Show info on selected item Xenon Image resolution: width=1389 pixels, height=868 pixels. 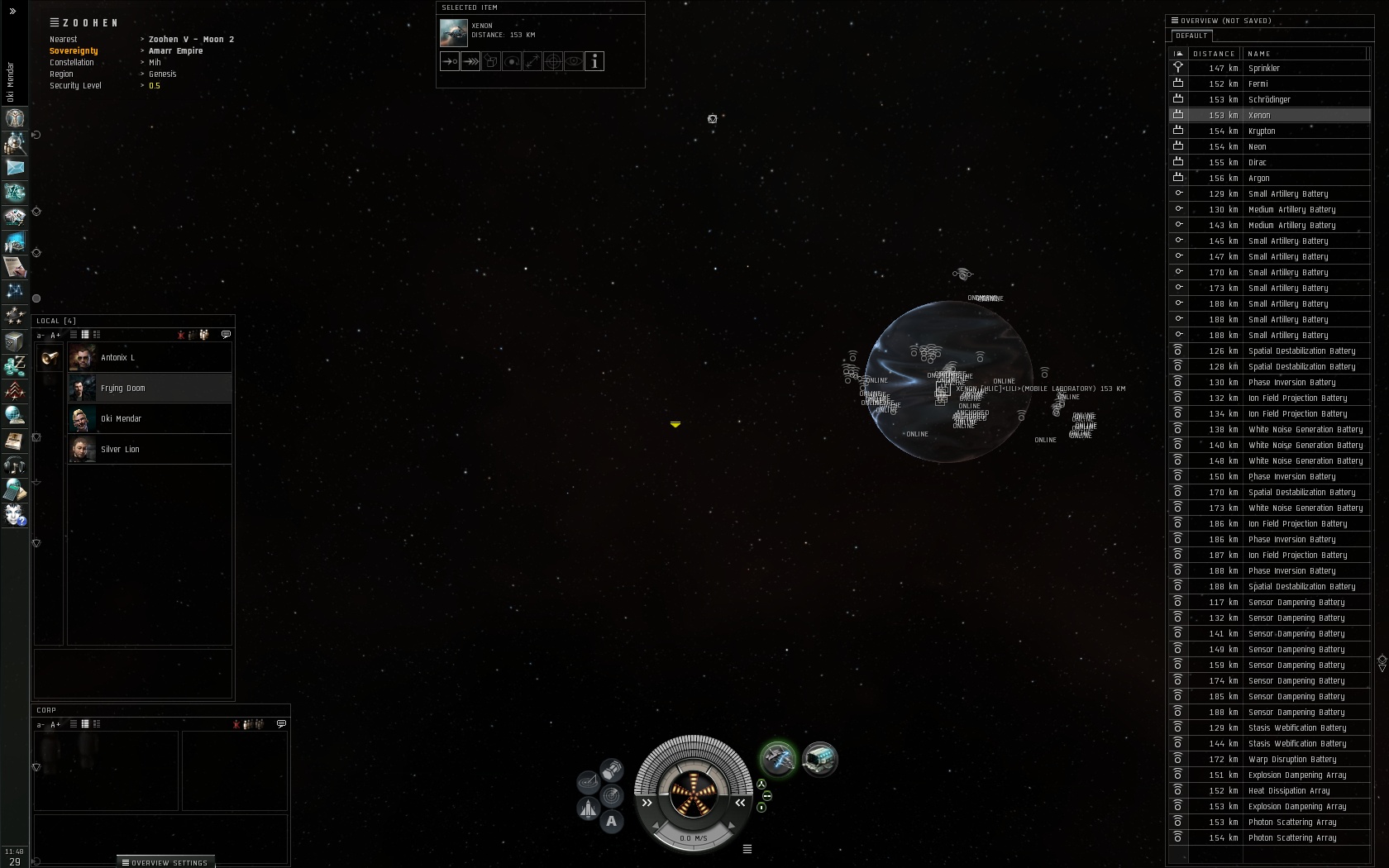click(x=594, y=61)
